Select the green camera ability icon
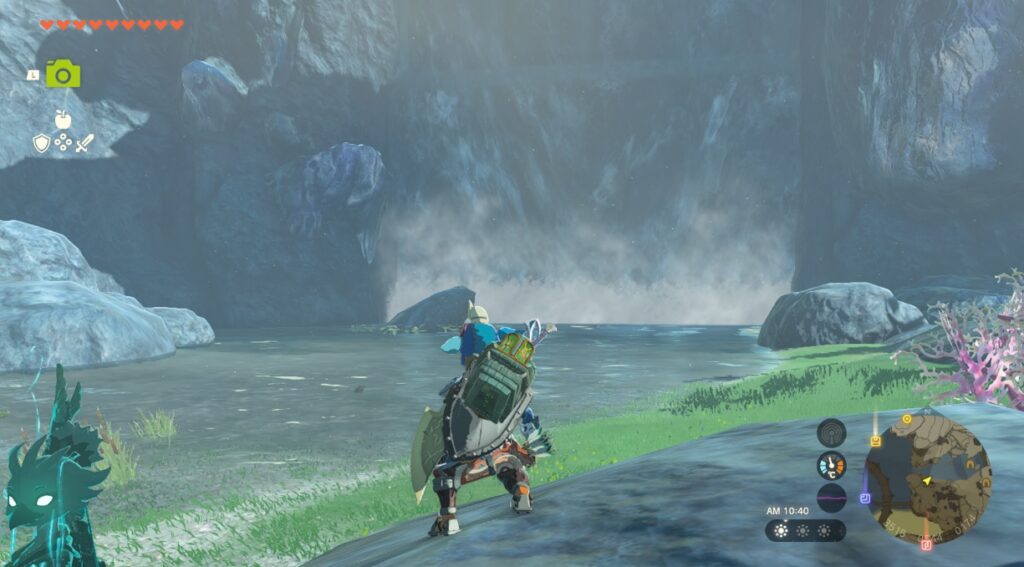The height and width of the screenshot is (567, 1024). point(63,73)
